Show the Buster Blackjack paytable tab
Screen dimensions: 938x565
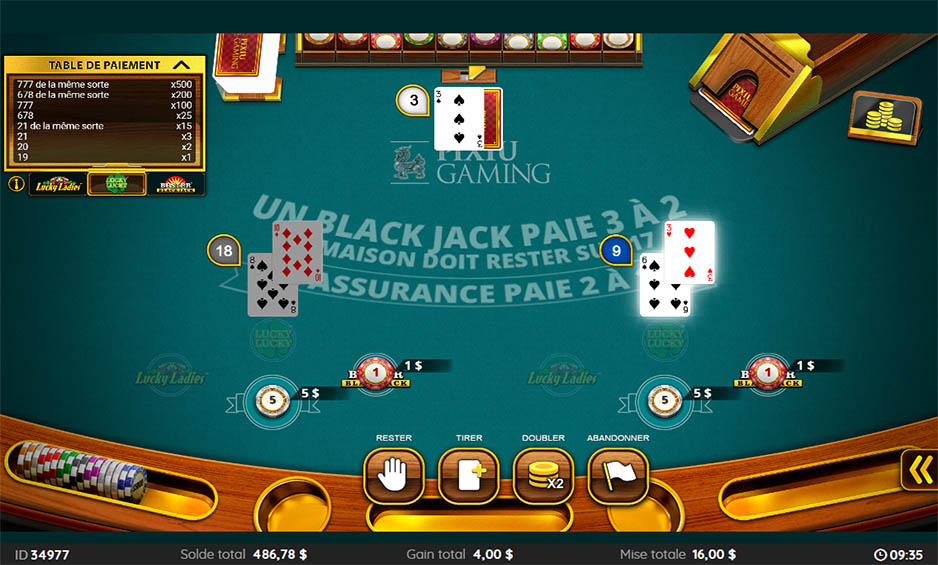pos(174,184)
